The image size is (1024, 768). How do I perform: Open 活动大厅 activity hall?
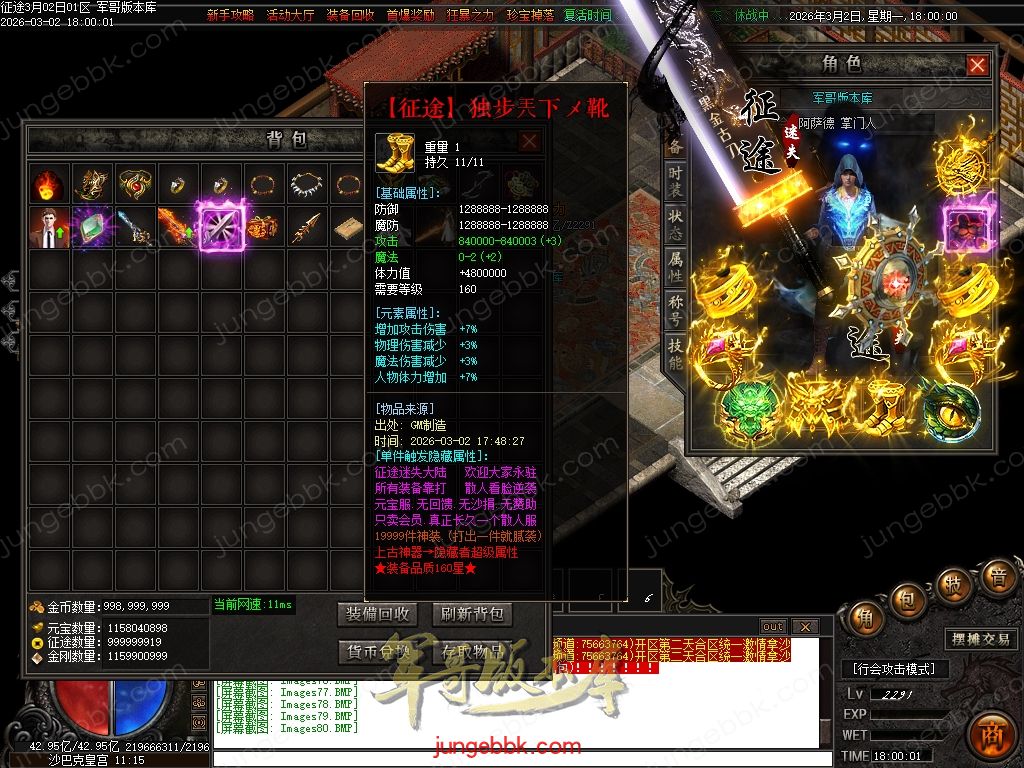(x=290, y=16)
